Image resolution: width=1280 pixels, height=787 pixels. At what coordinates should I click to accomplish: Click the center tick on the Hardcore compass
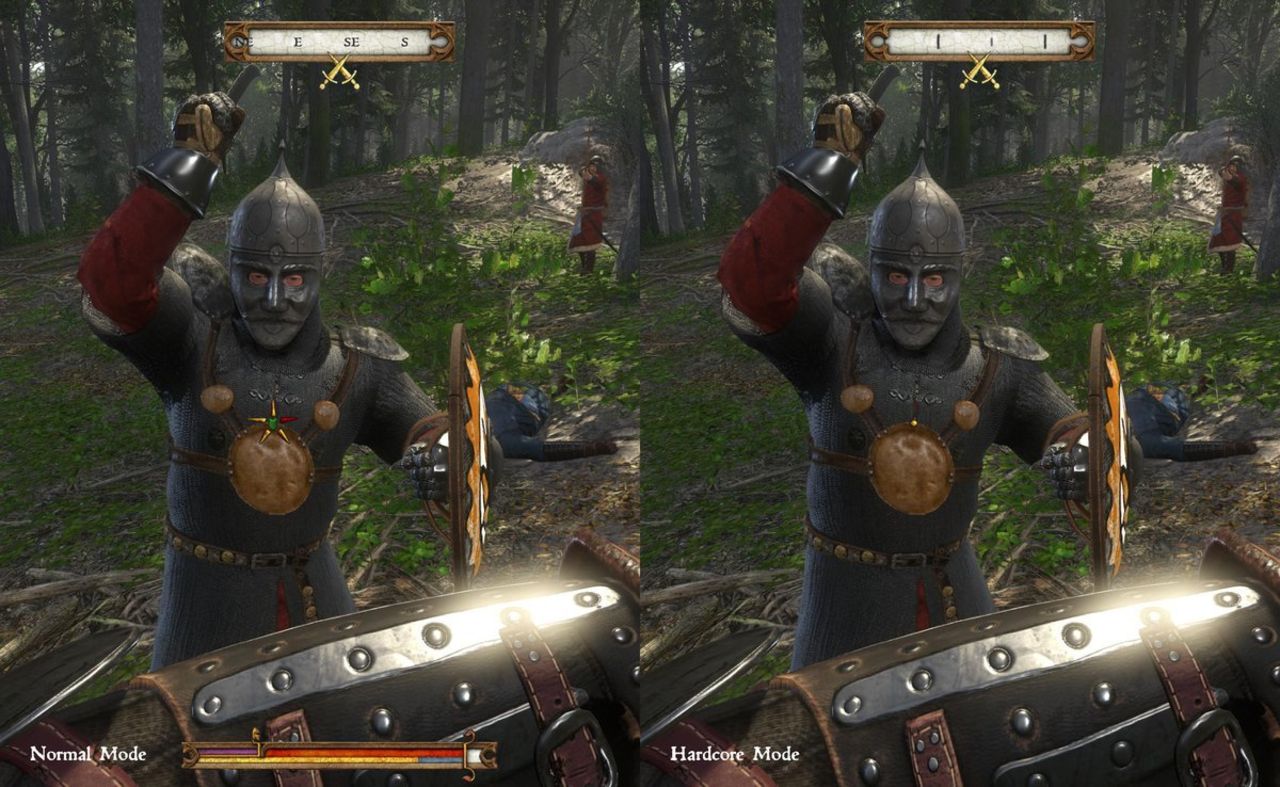pyautogui.click(x=992, y=40)
